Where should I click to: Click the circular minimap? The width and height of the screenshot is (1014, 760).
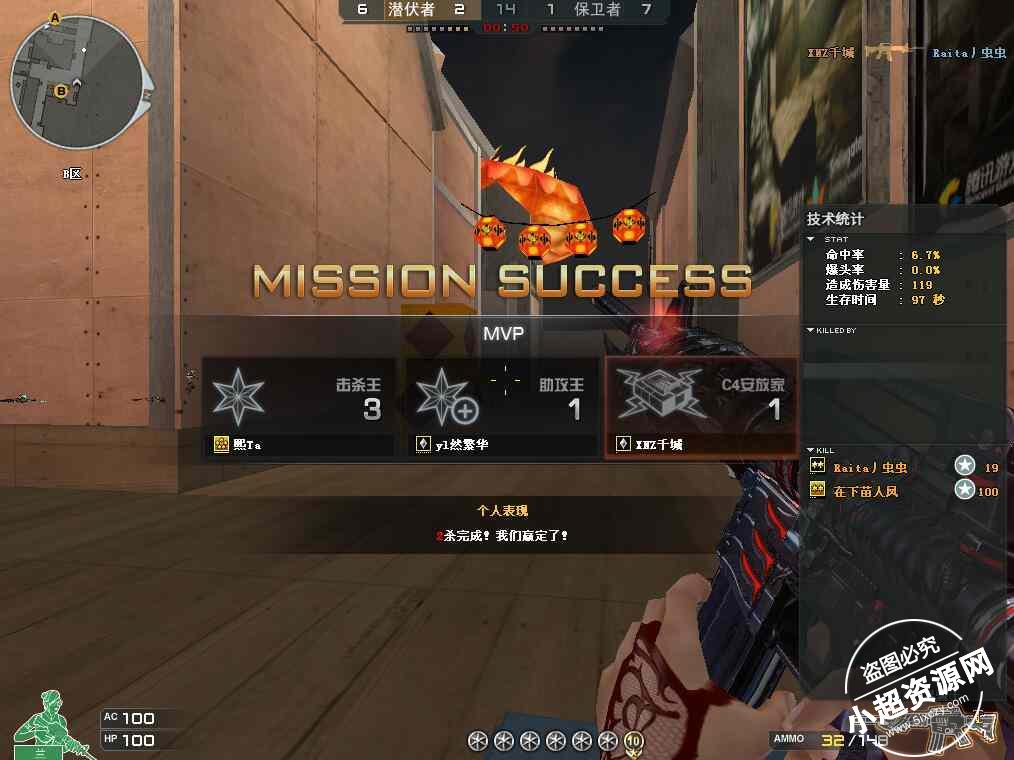[x=76, y=82]
